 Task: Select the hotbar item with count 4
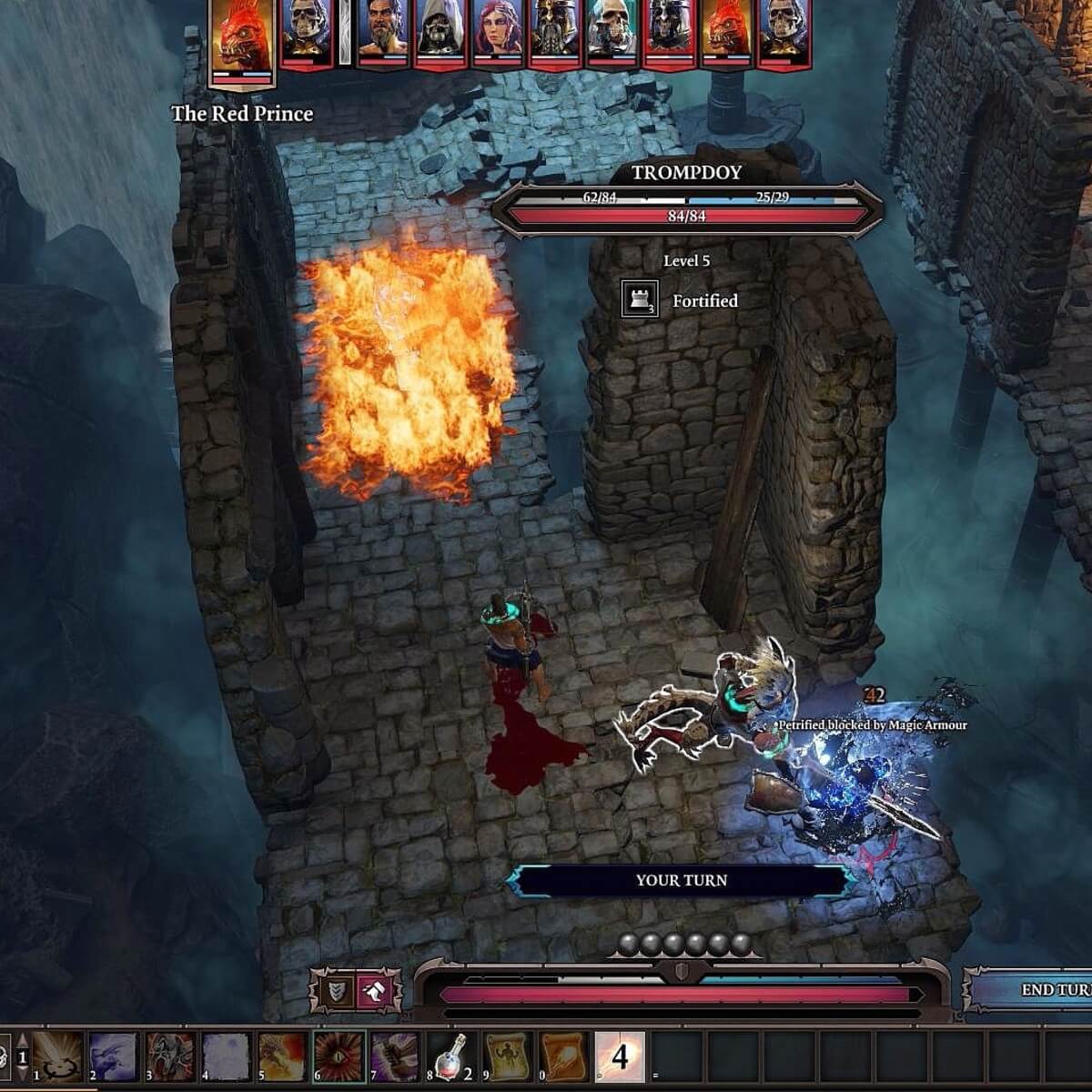click(x=620, y=1057)
